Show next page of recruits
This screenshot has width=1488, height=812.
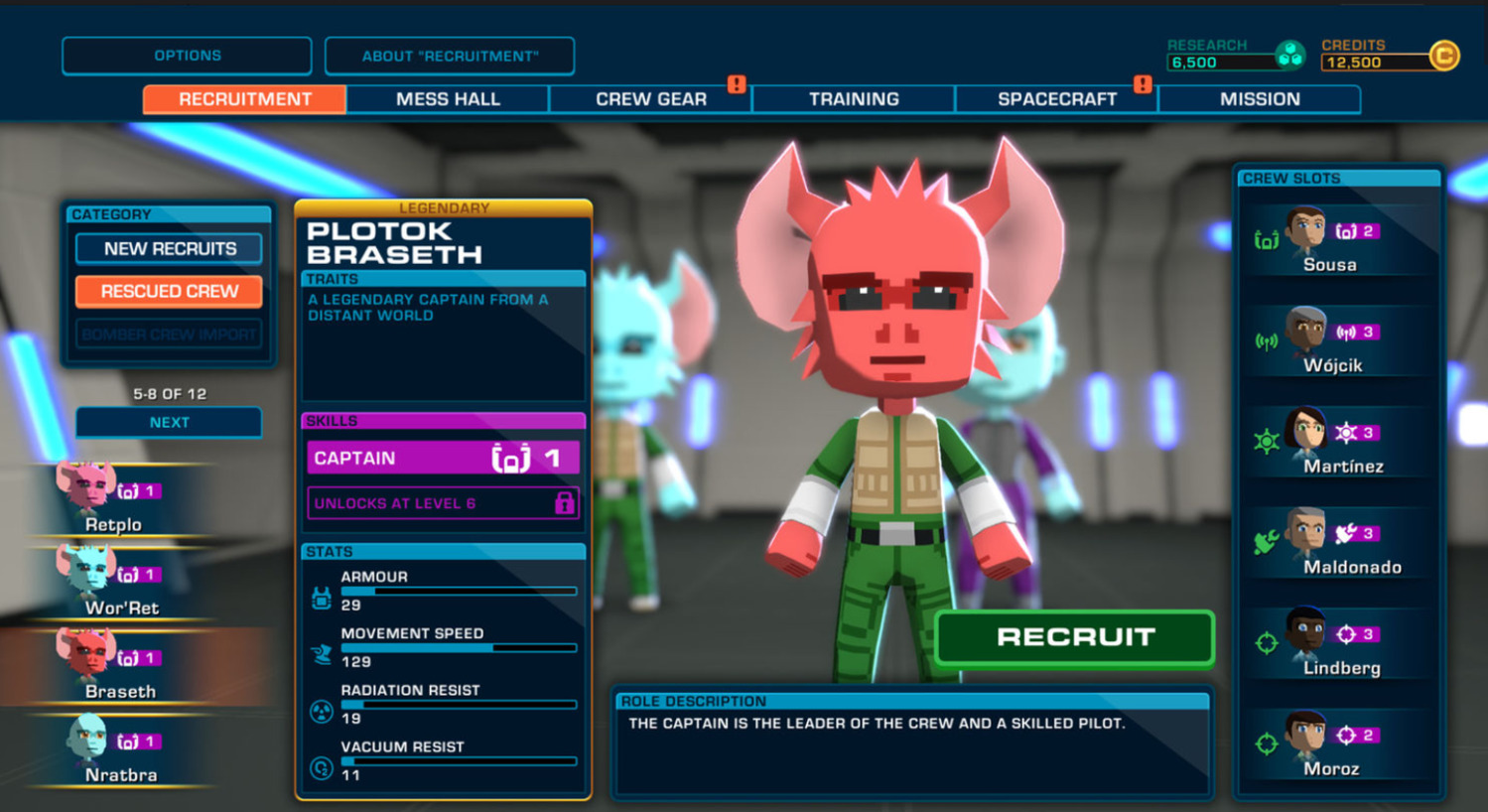[x=169, y=422]
